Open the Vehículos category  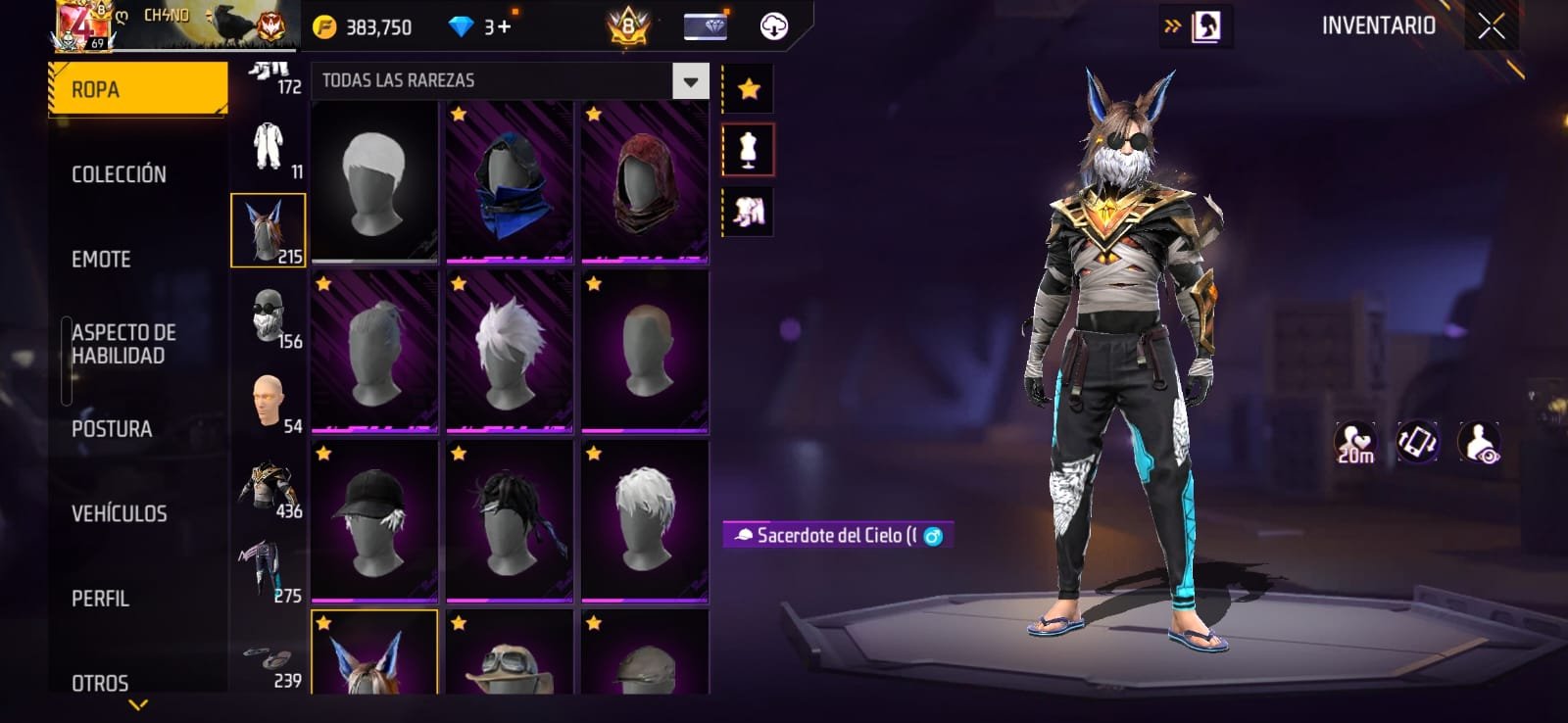(x=119, y=513)
